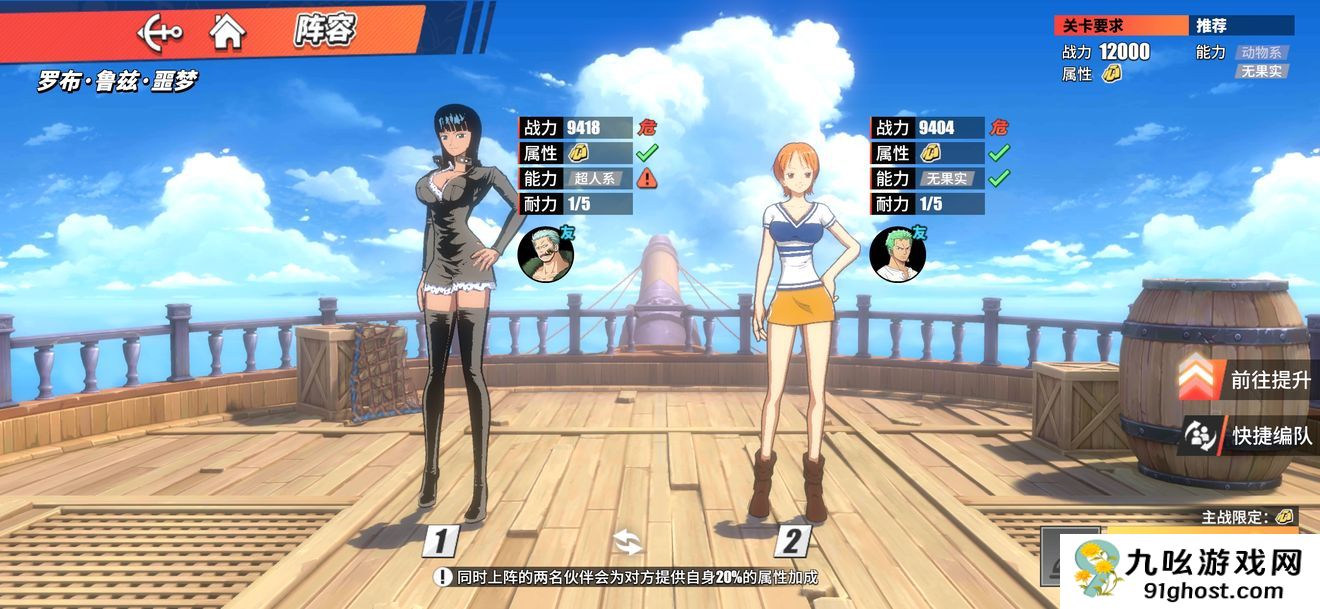Click the red warning icon on 超人系
This screenshot has width=1320, height=609.
pos(647,179)
